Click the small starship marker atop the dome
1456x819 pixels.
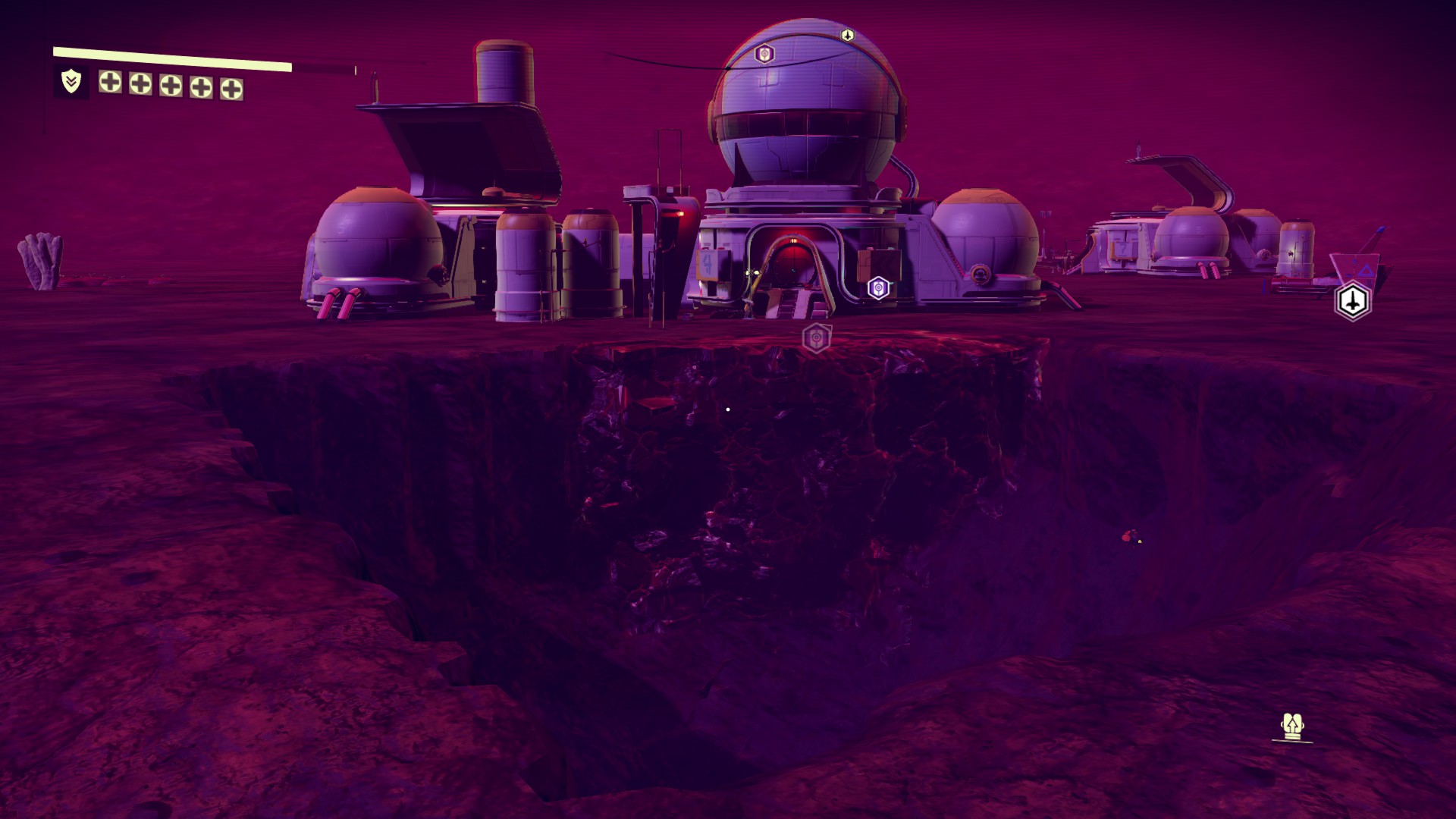click(847, 35)
